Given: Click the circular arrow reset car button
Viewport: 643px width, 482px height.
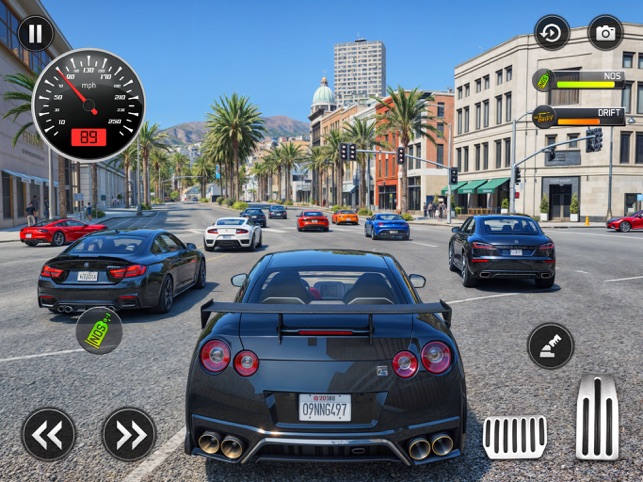Looking at the screenshot, I should tap(552, 33).
